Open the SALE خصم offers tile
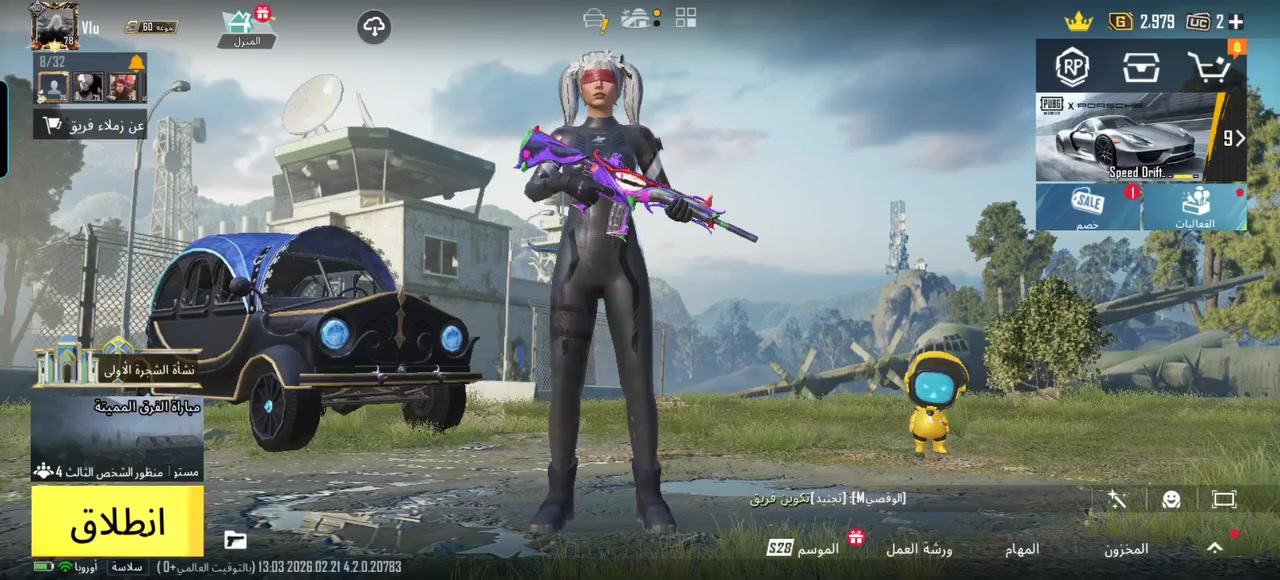Viewport: 1280px width, 580px height. tap(1088, 207)
